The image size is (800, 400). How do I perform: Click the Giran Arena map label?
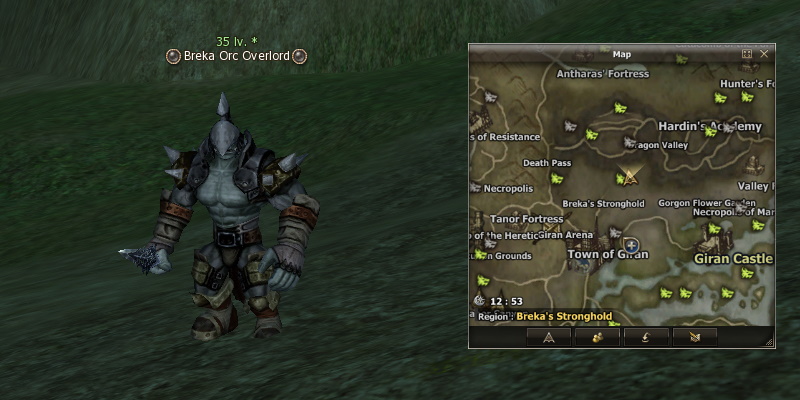click(x=565, y=235)
